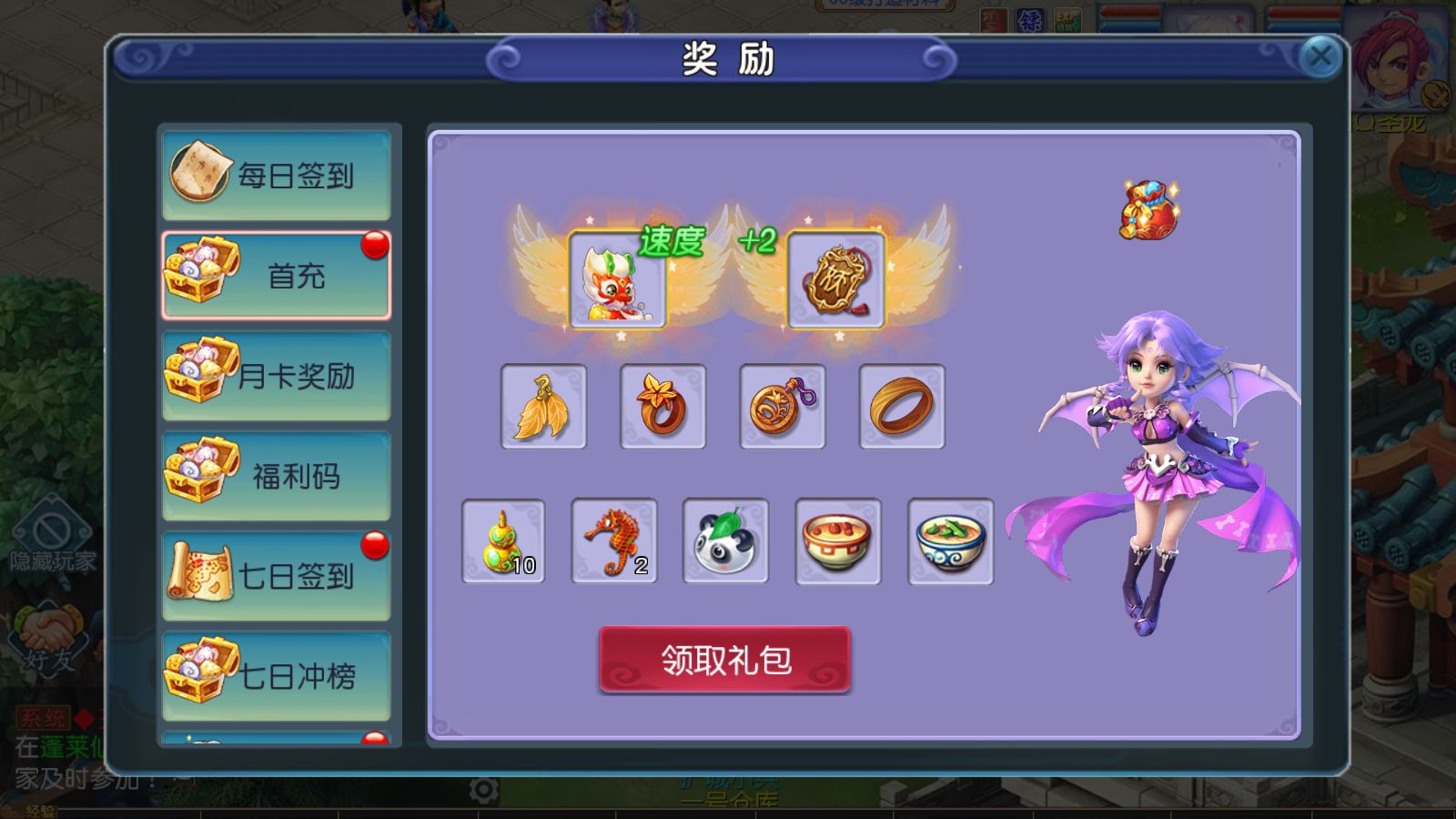Show the 七日签到 seven-day sign-in tab

pyautogui.click(x=277, y=575)
